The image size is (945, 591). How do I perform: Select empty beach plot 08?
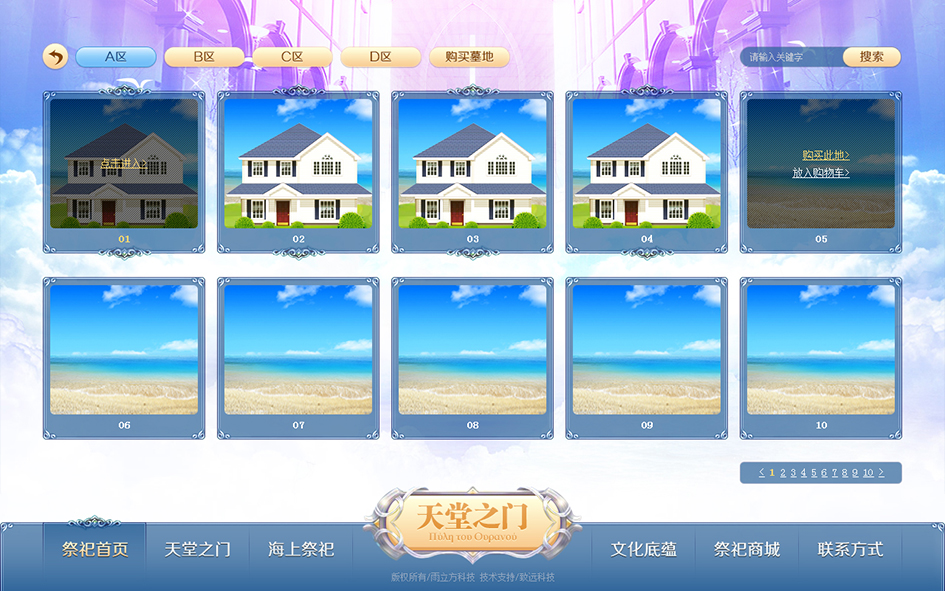(472, 350)
